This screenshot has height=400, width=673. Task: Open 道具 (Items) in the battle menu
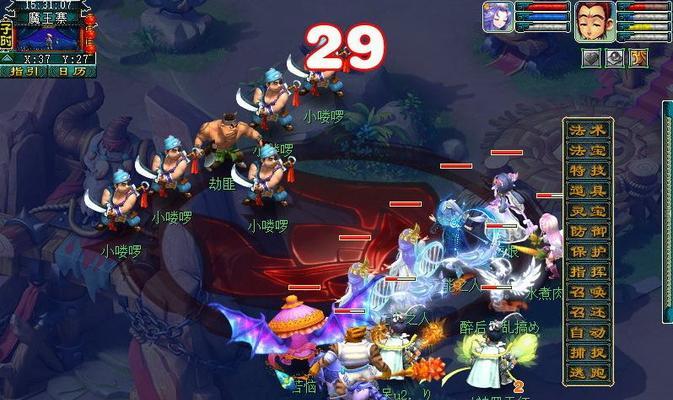[x=587, y=191]
